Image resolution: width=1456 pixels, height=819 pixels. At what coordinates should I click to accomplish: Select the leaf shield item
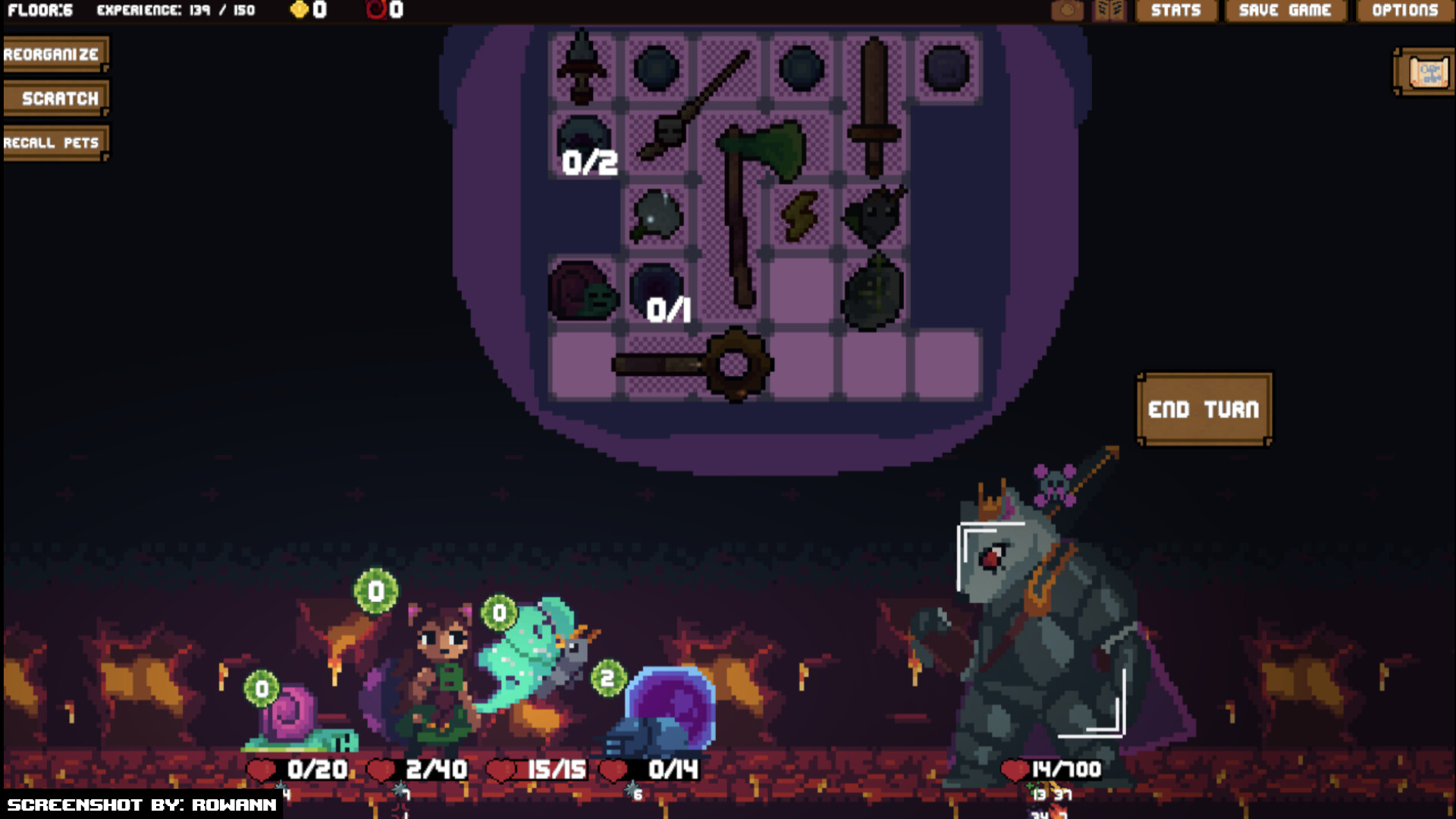coord(876,292)
